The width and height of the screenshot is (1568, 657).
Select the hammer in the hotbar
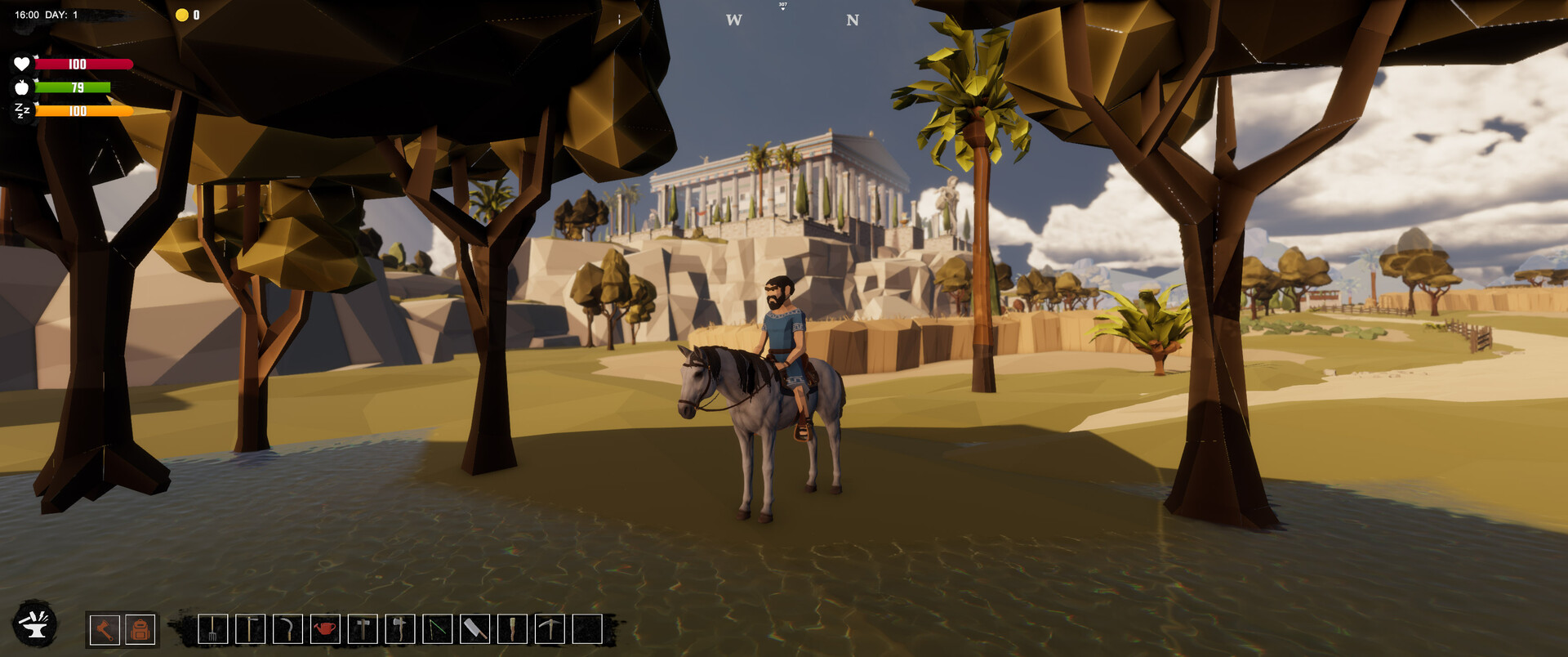(x=363, y=630)
